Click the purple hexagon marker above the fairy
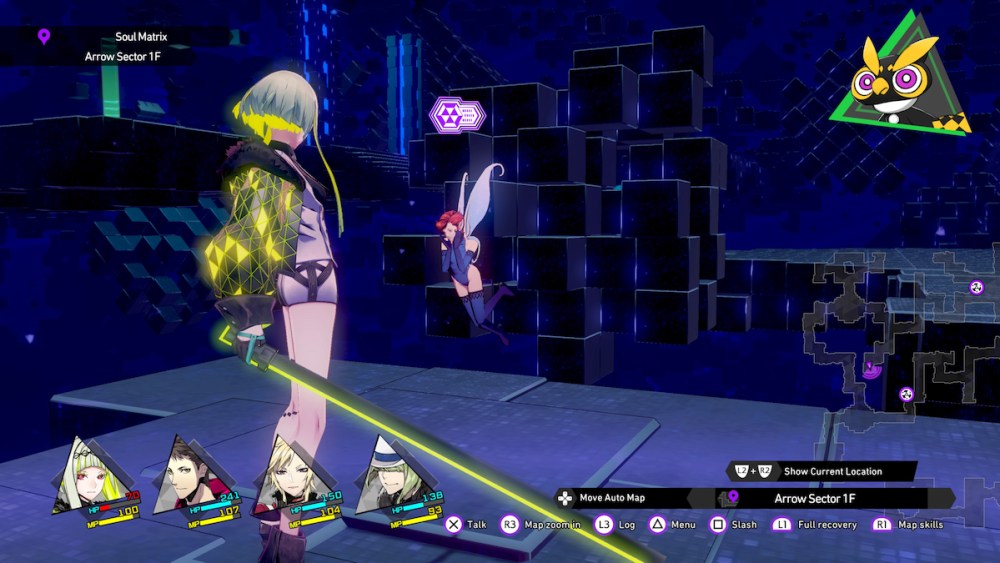The image size is (1000, 563). (x=456, y=114)
